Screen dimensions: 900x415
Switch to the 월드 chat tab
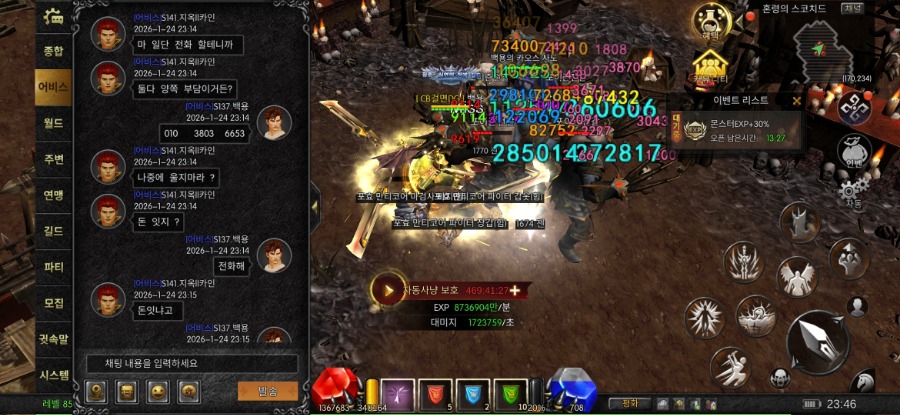coord(53,122)
